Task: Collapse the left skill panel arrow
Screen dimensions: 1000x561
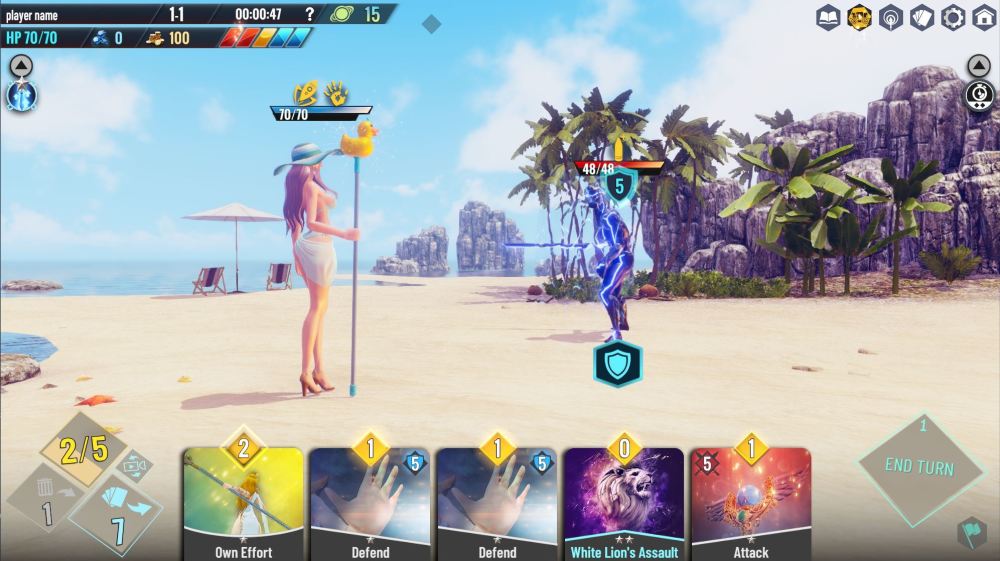Action: 21,66
